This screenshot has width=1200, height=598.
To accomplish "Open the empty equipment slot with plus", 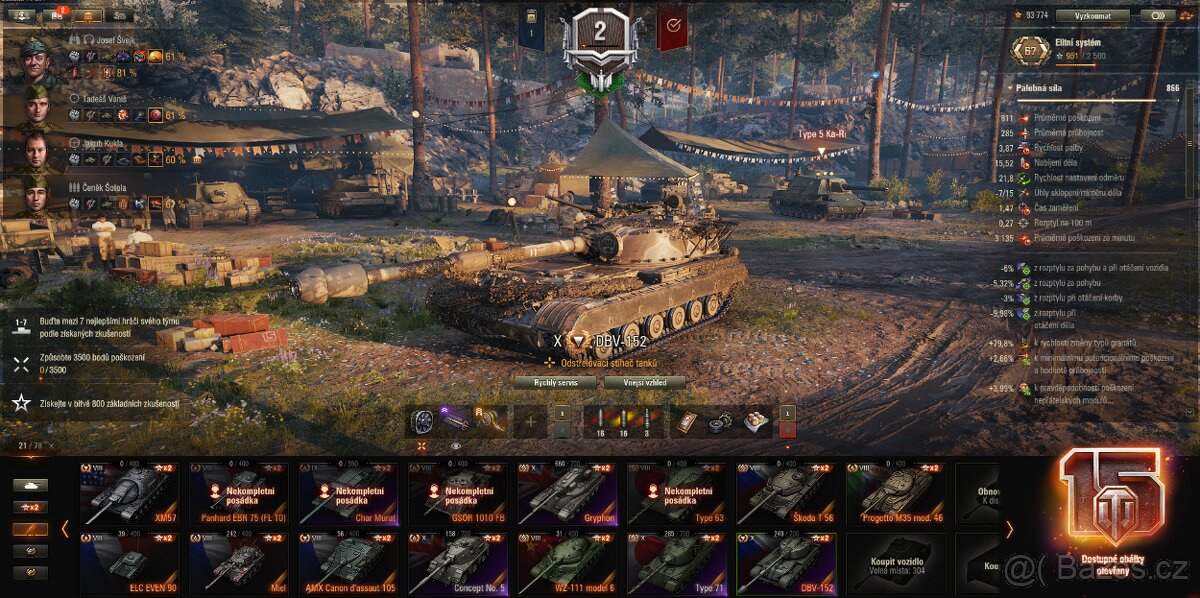I will tap(529, 422).
